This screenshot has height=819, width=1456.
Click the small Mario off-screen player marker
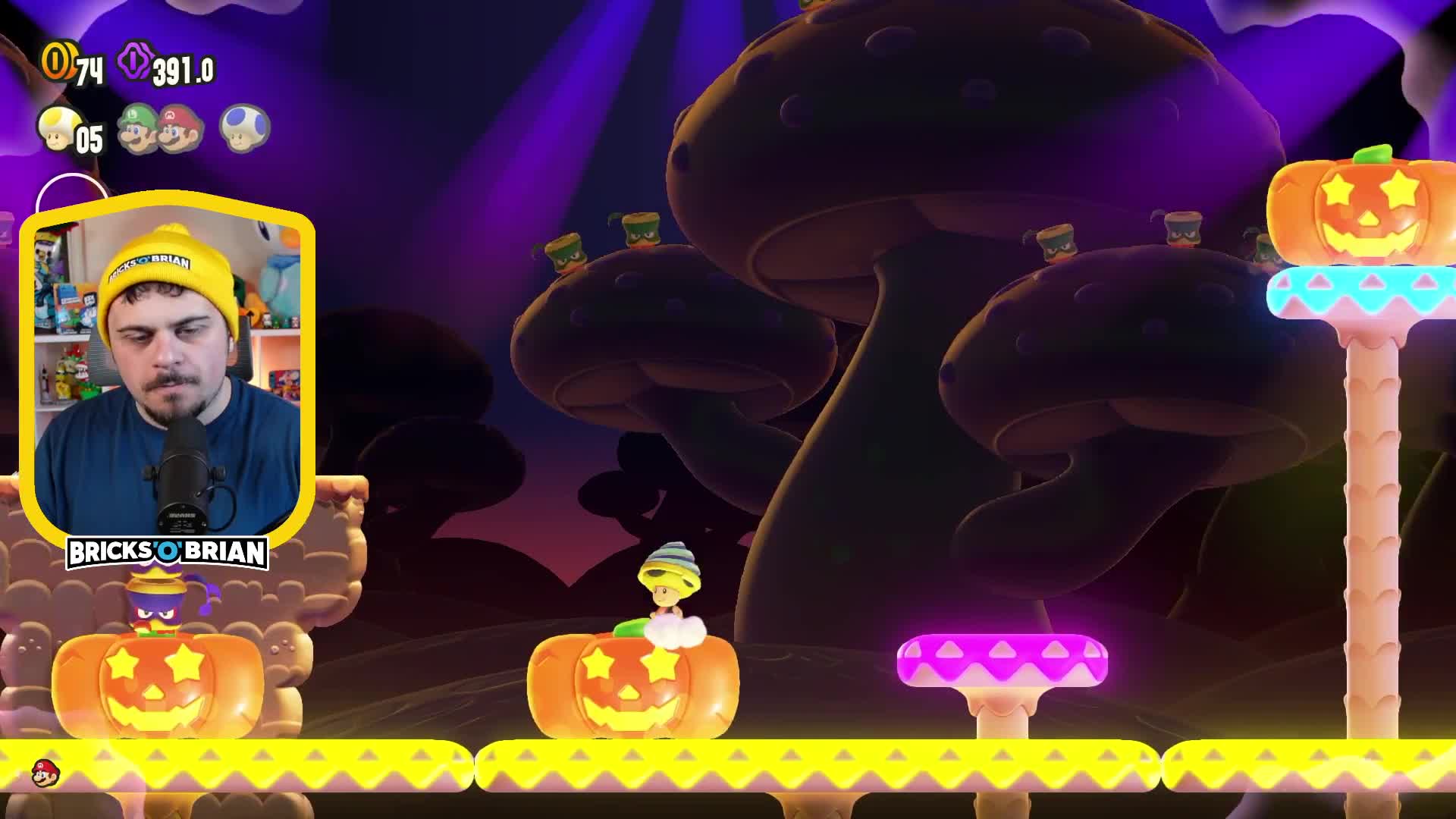click(45, 773)
